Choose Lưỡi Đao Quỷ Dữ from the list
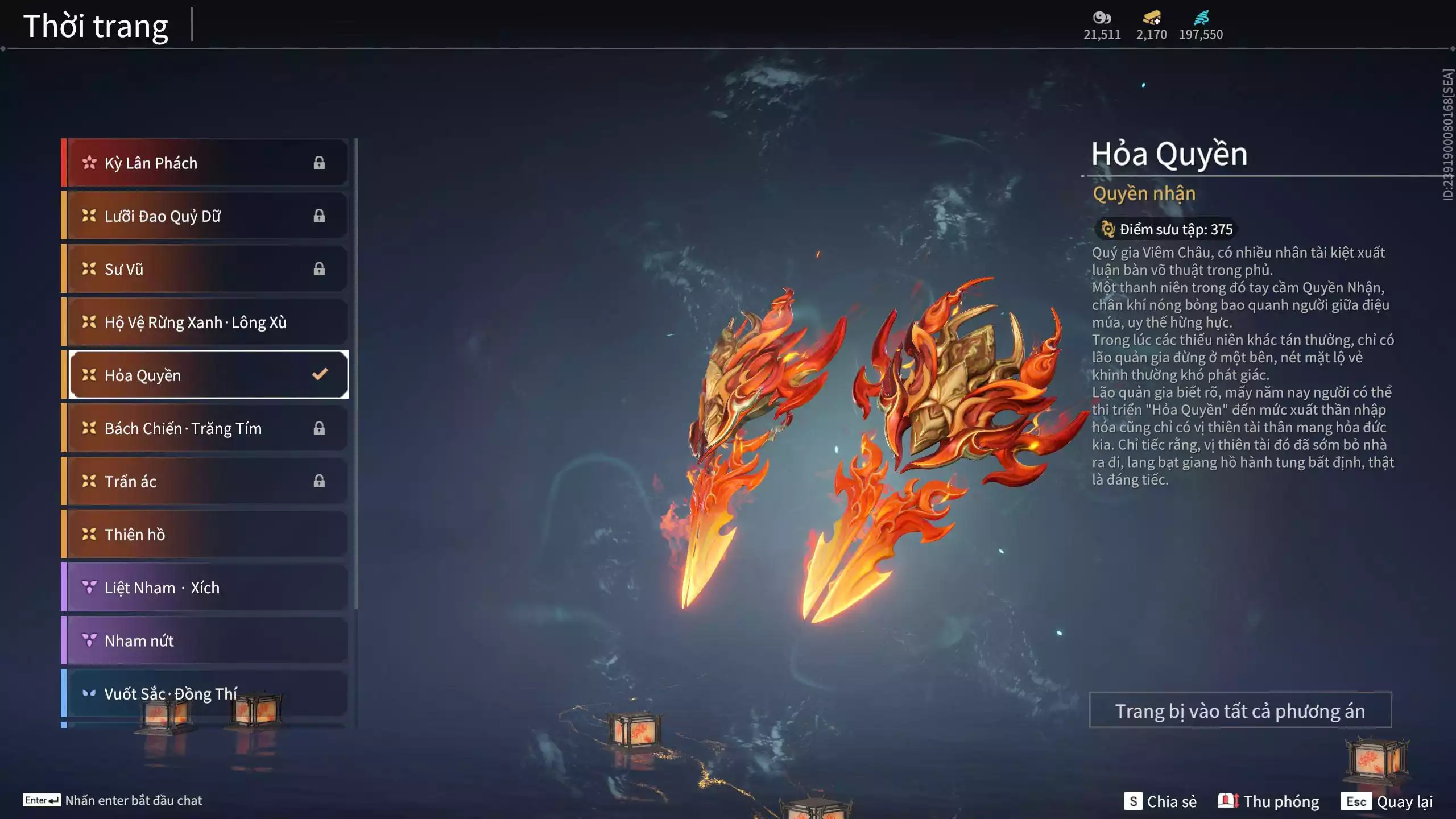This screenshot has width=1456, height=819. click(x=205, y=216)
